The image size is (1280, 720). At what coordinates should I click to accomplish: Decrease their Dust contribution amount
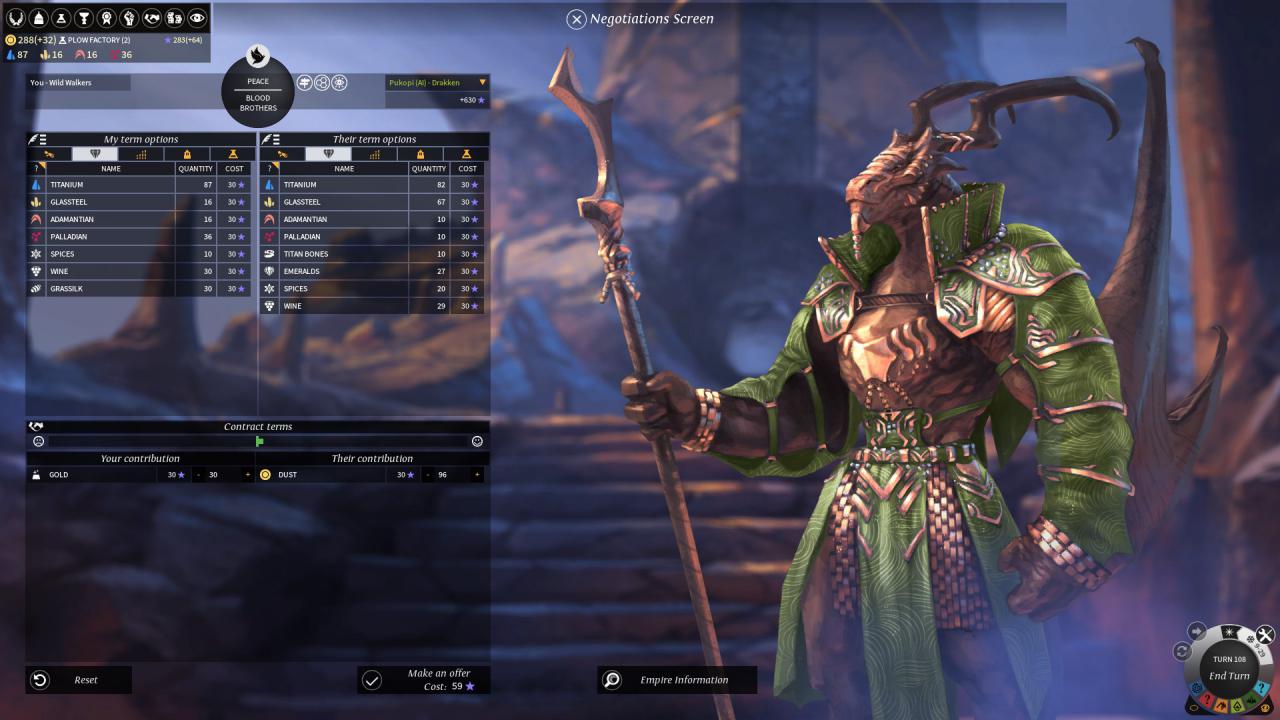[426, 475]
